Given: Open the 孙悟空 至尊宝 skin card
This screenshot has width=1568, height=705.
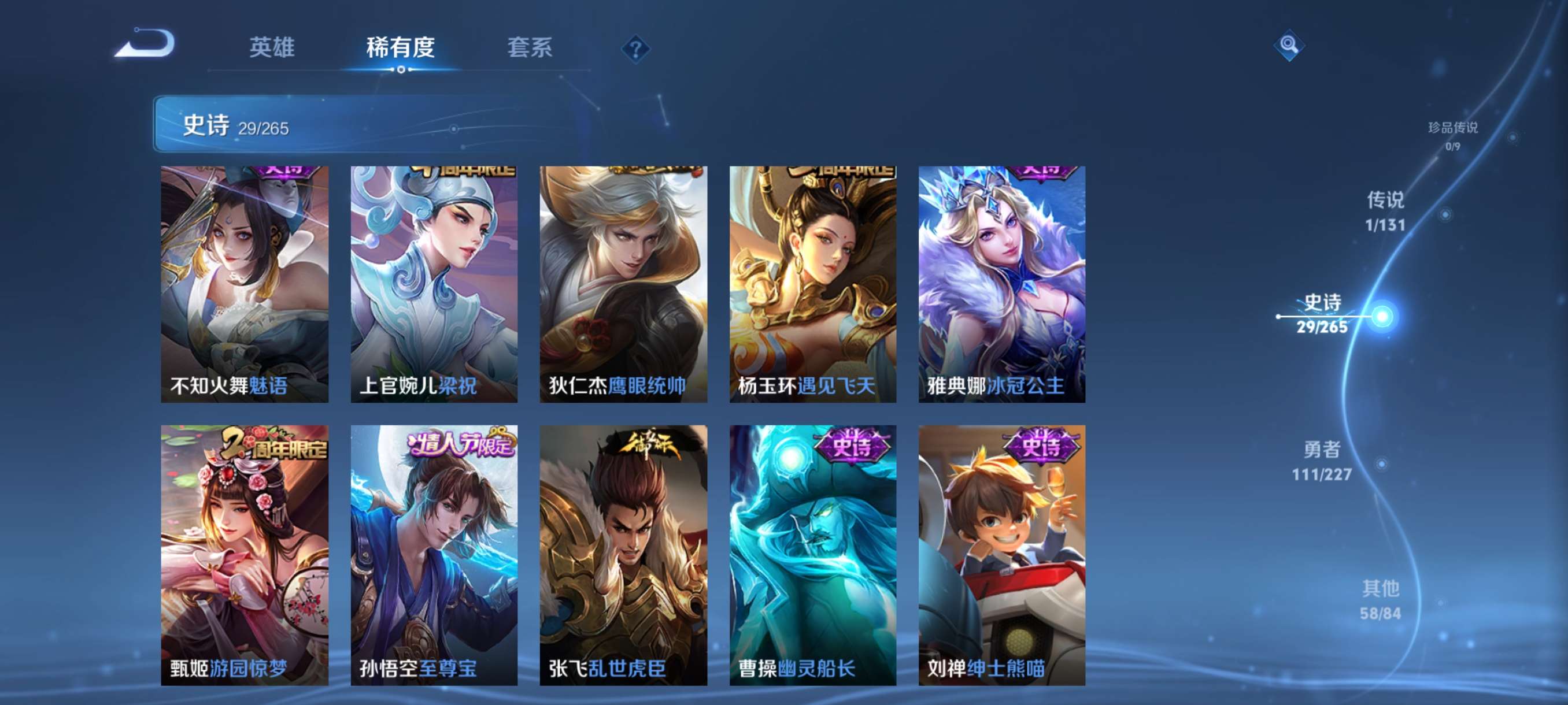Looking at the screenshot, I should click(x=434, y=555).
